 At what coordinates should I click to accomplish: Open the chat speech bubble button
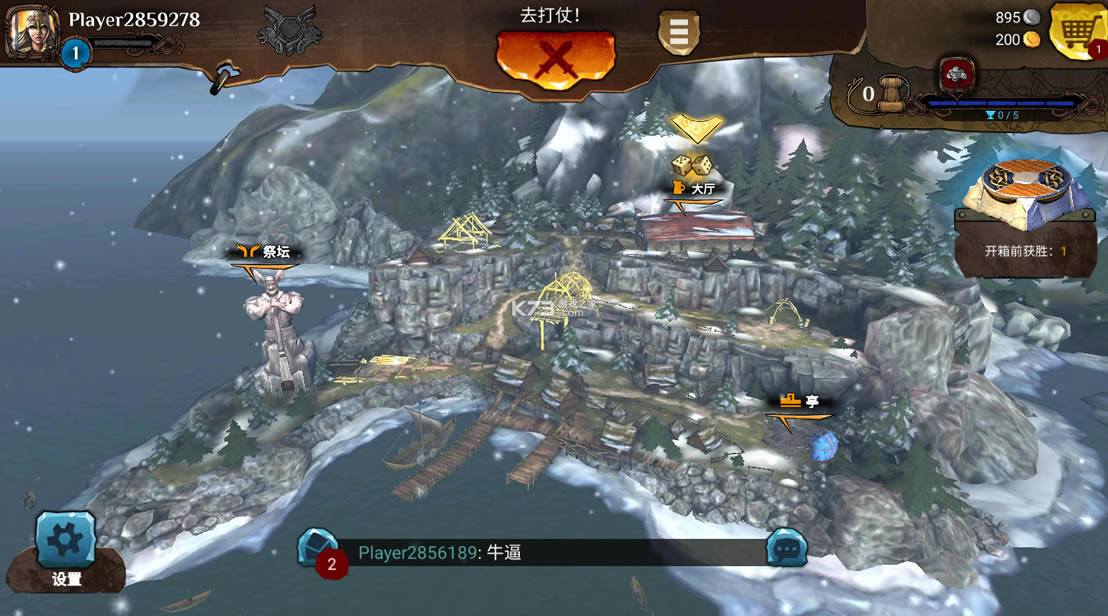[x=786, y=548]
